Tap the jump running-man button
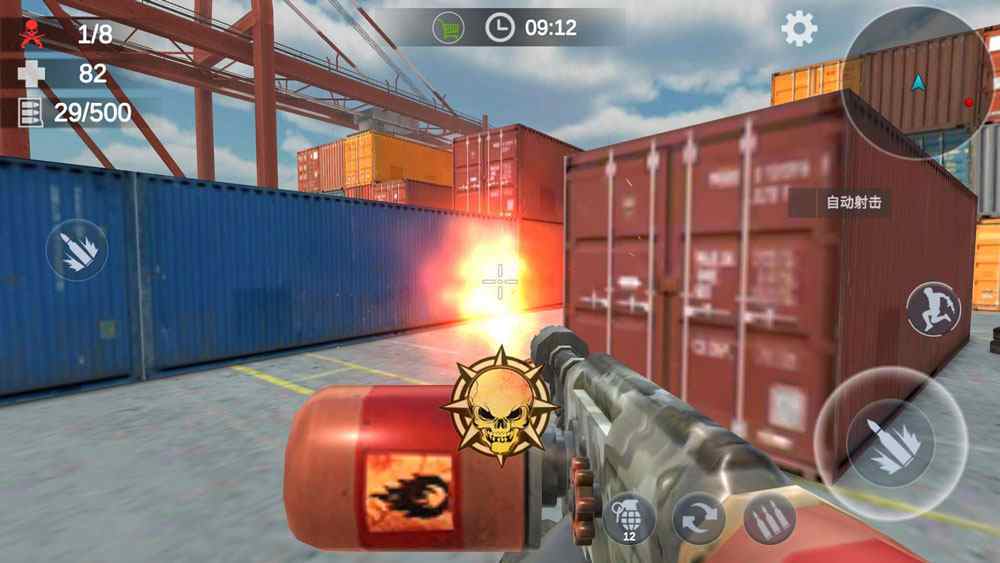The image size is (1000, 563). coord(933,309)
